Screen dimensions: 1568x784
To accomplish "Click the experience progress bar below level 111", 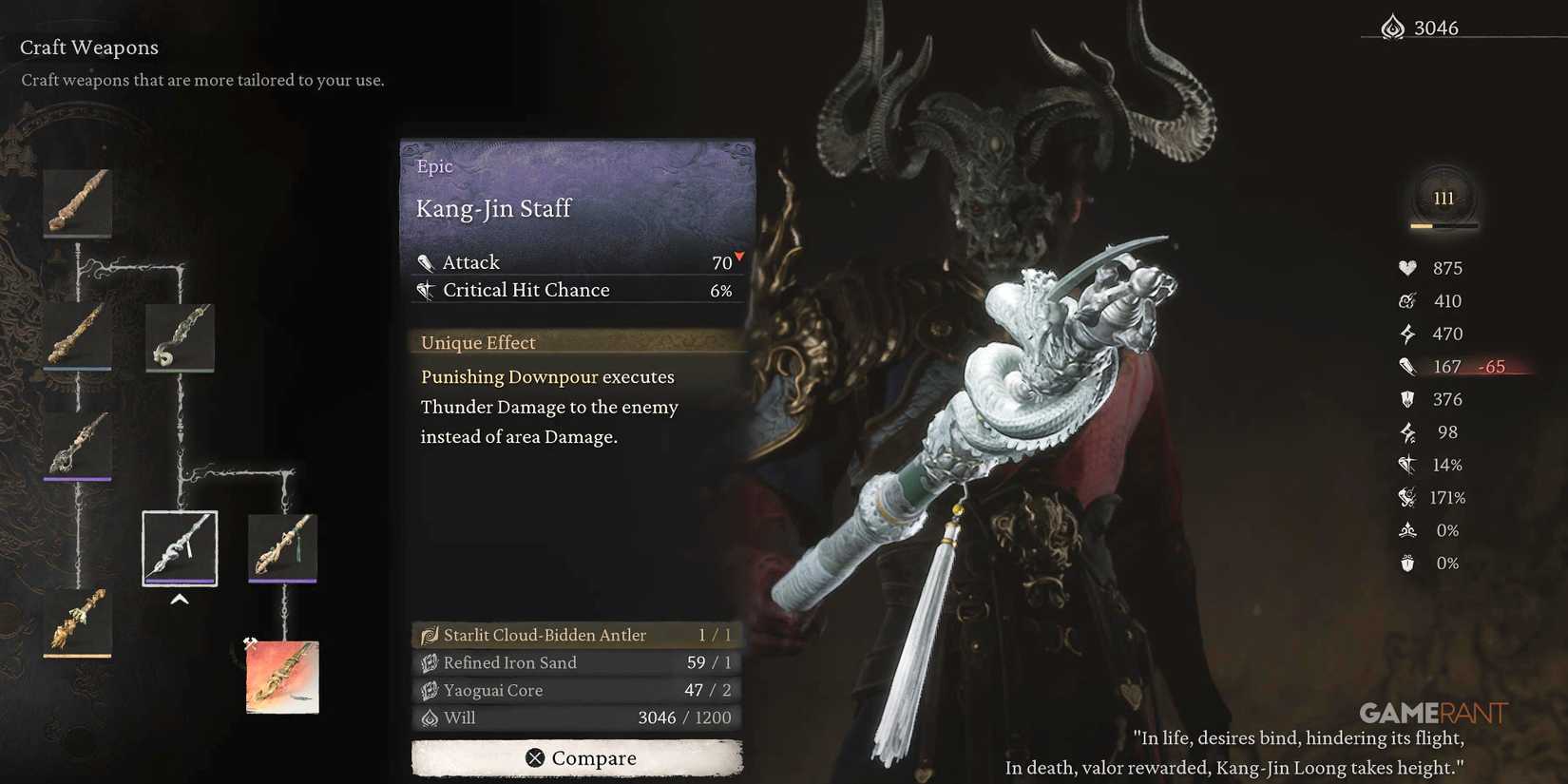I will pos(1443,226).
